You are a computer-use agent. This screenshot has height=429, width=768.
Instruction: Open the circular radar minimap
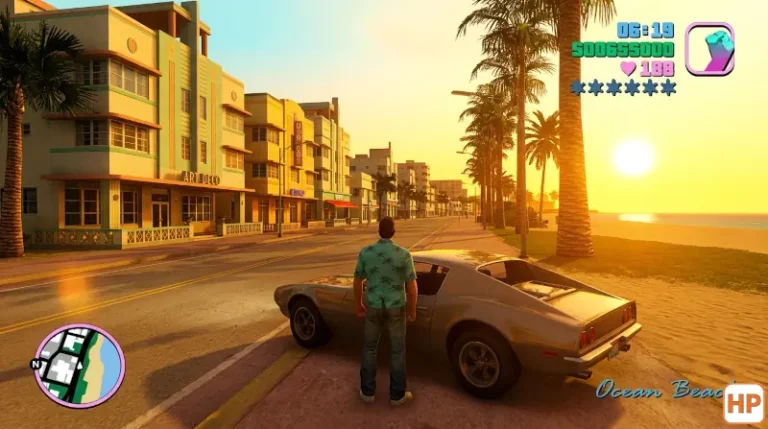79,365
